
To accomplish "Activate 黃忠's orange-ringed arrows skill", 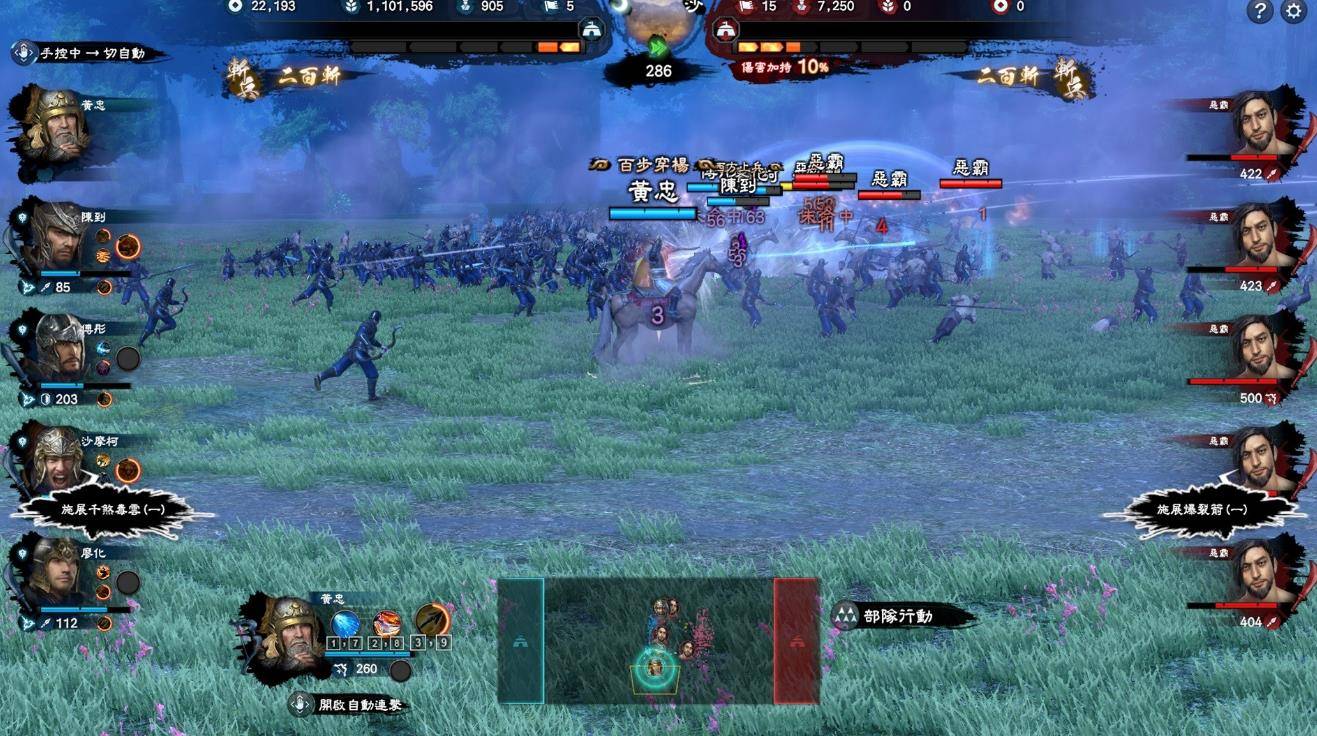I will pos(432,622).
